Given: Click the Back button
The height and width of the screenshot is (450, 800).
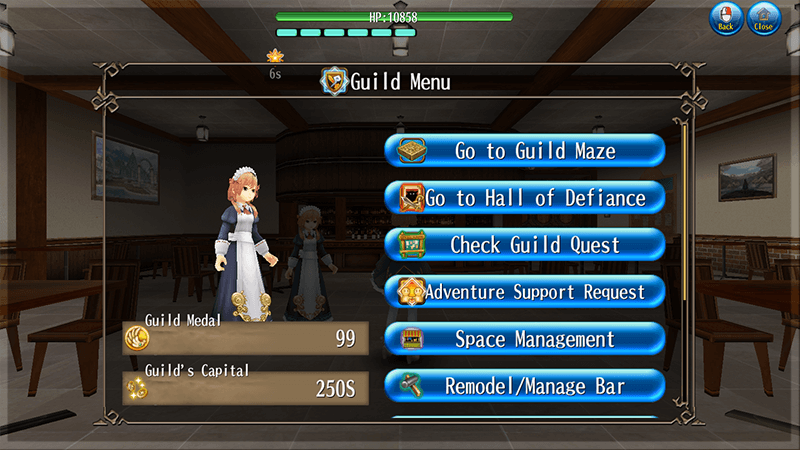Looking at the screenshot, I should (x=727, y=18).
